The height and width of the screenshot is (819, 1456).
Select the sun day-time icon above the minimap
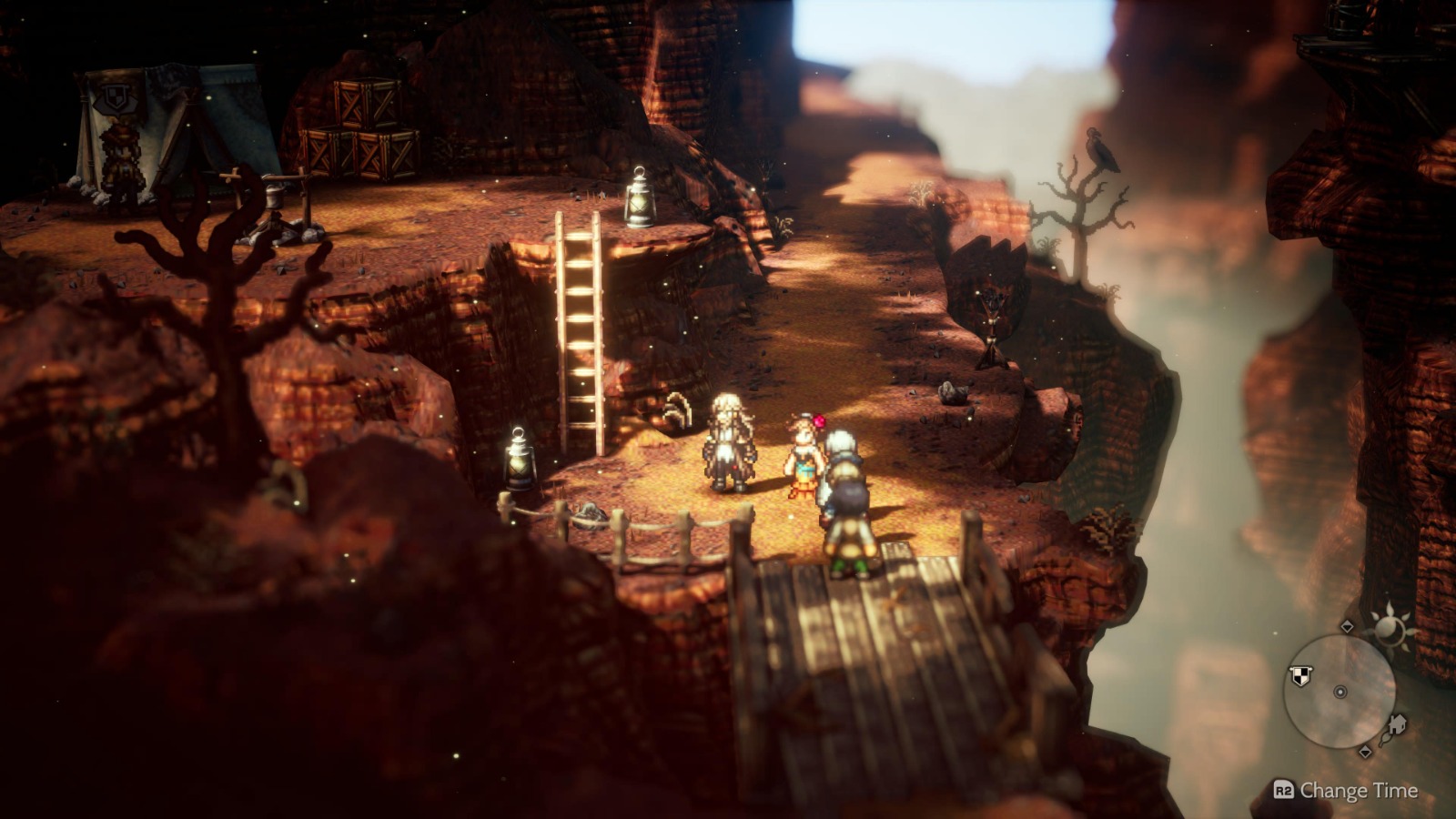coord(1391,628)
